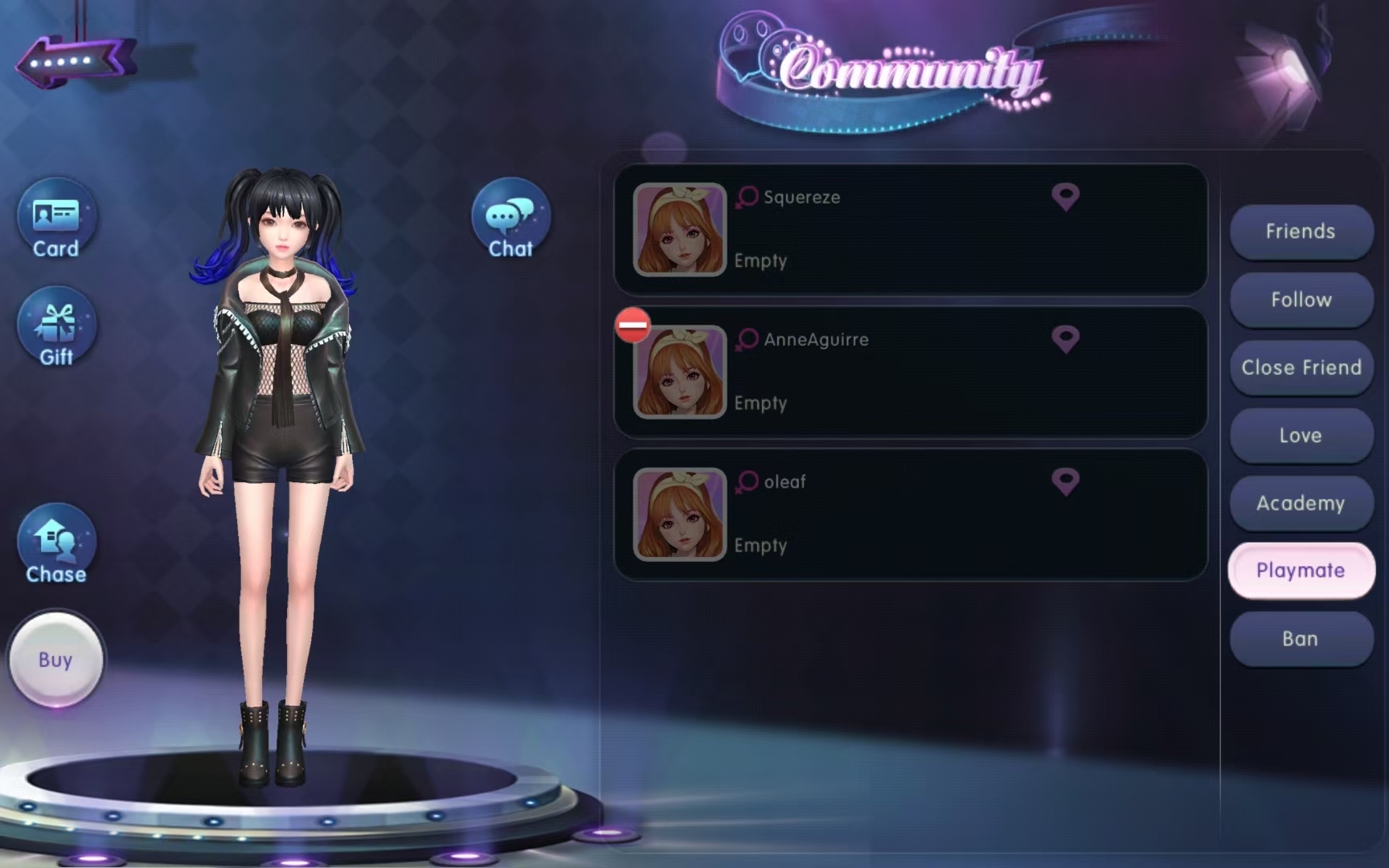
Task: Show the Close Friend list
Action: [1301, 367]
